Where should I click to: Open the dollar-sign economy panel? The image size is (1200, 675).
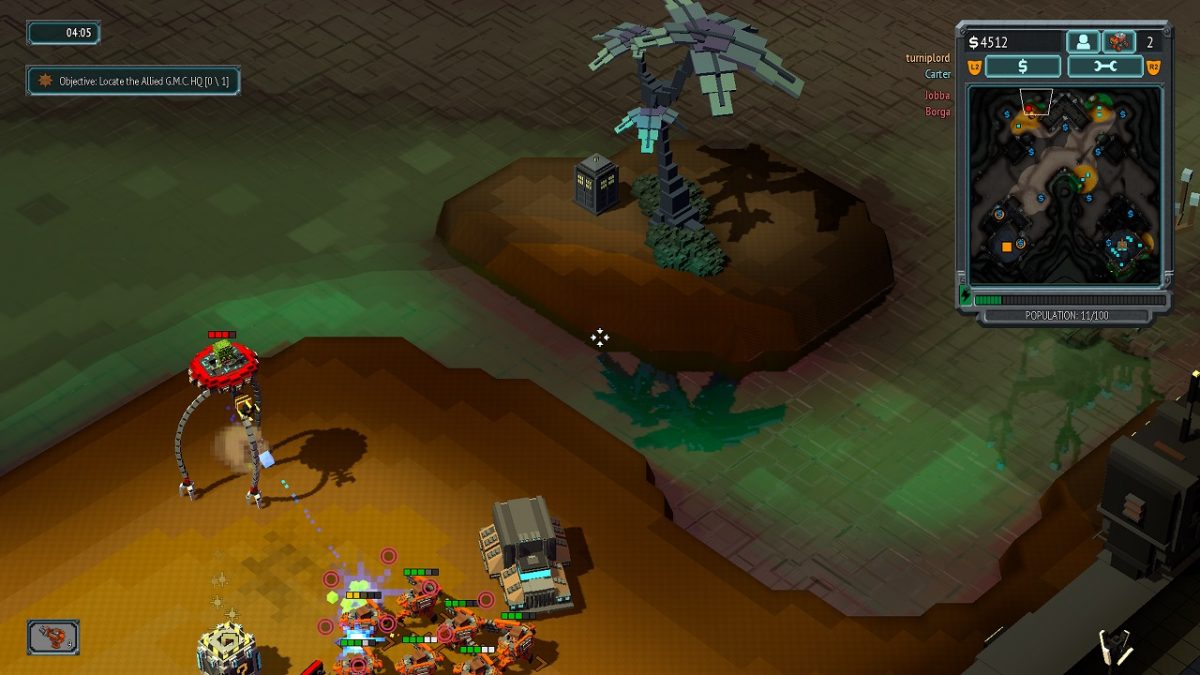pyautogui.click(x=1022, y=67)
